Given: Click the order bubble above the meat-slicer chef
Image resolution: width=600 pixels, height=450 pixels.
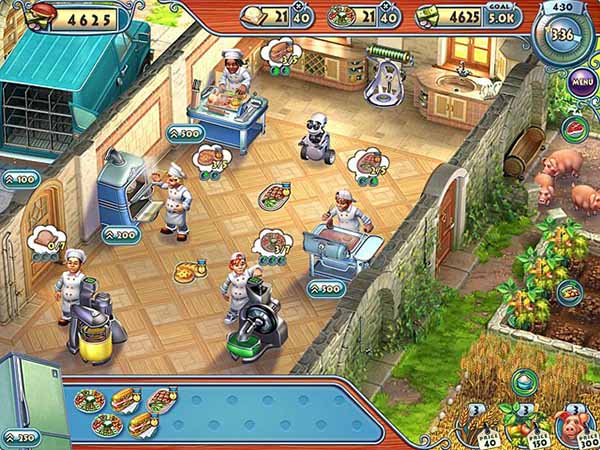Looking at the screenshot, I should [271, 242].
